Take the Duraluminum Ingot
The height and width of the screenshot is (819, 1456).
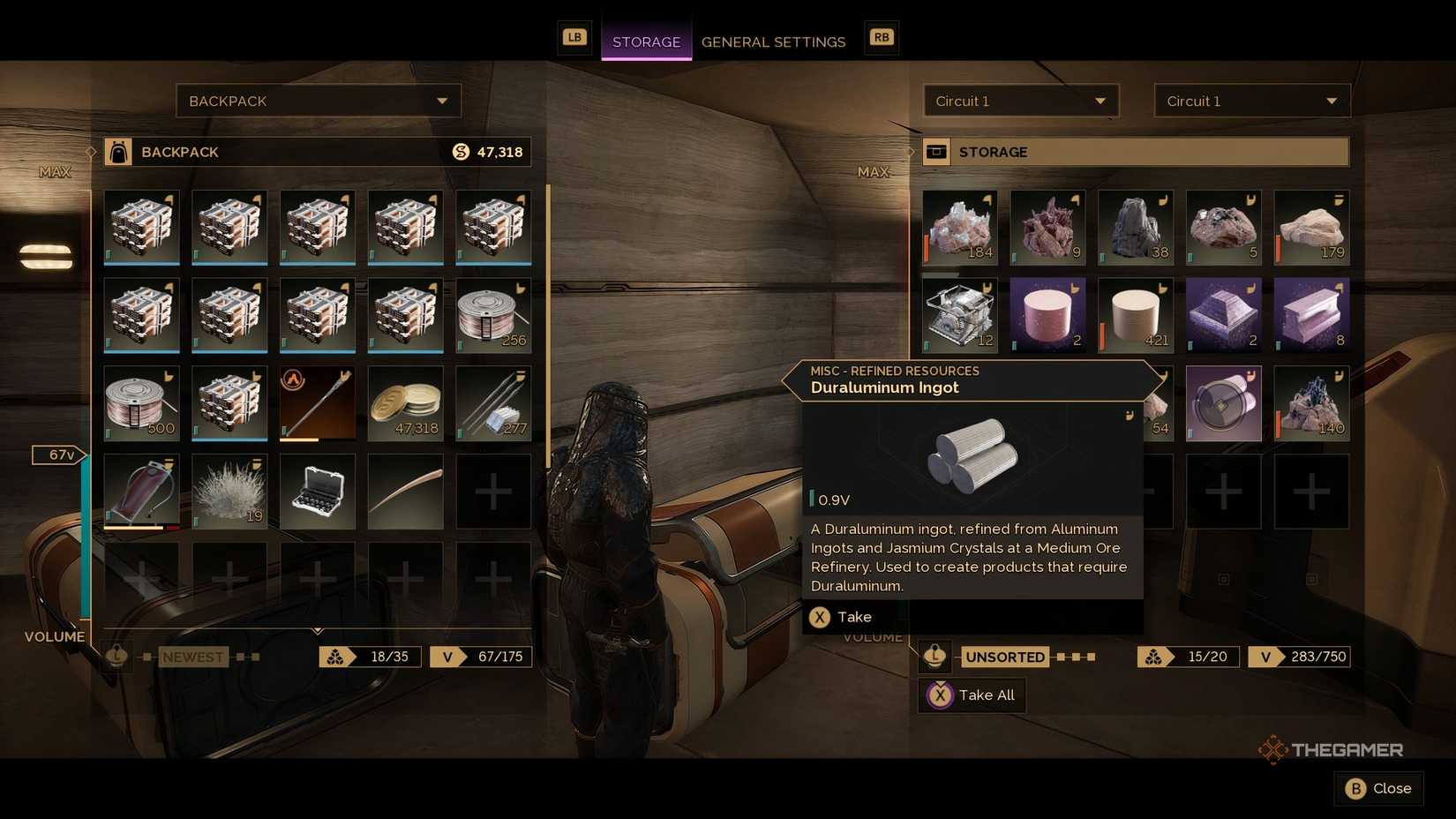(841, 617)
